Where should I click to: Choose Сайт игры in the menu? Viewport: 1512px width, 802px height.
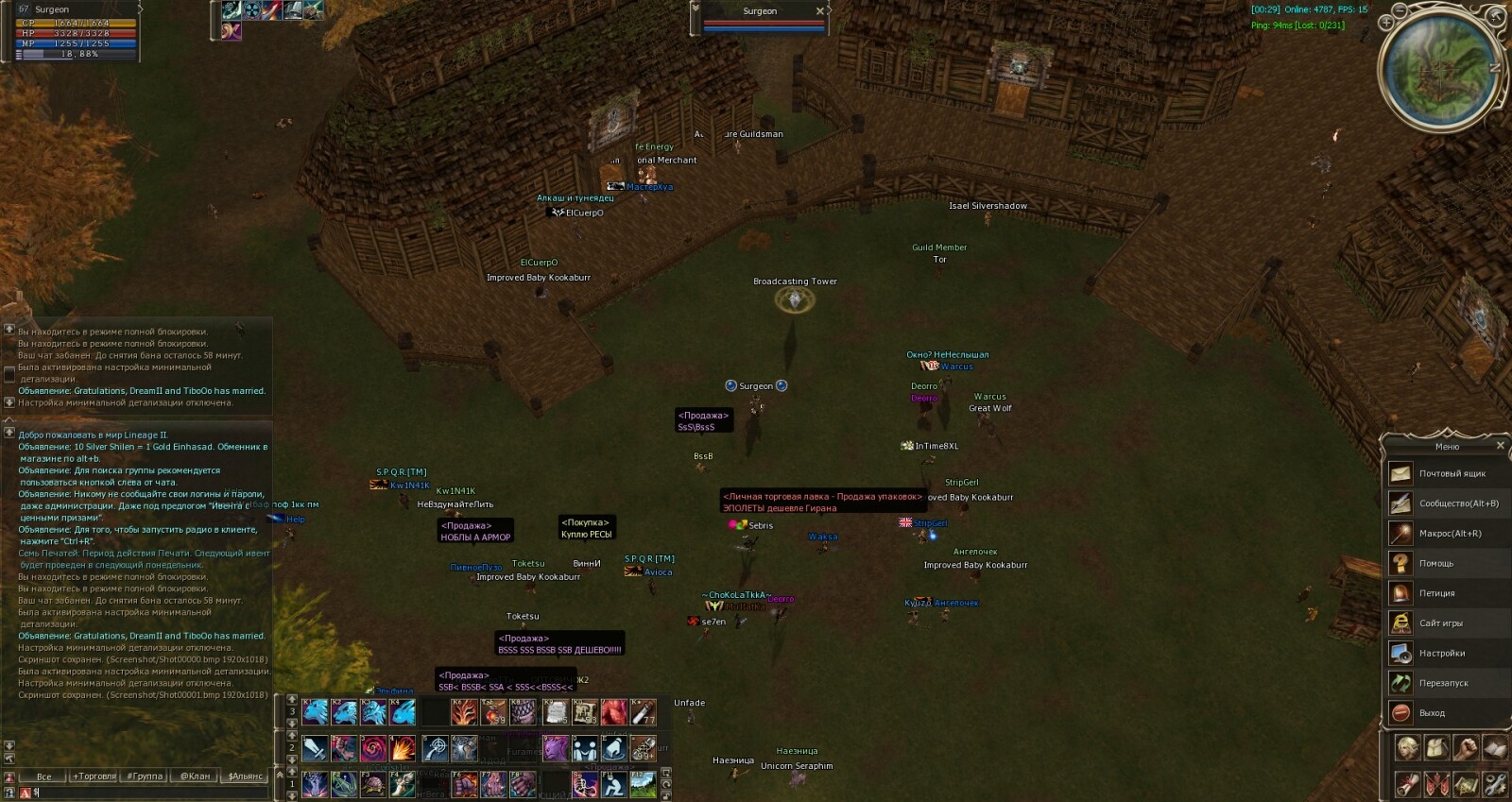pos(1440,623)
